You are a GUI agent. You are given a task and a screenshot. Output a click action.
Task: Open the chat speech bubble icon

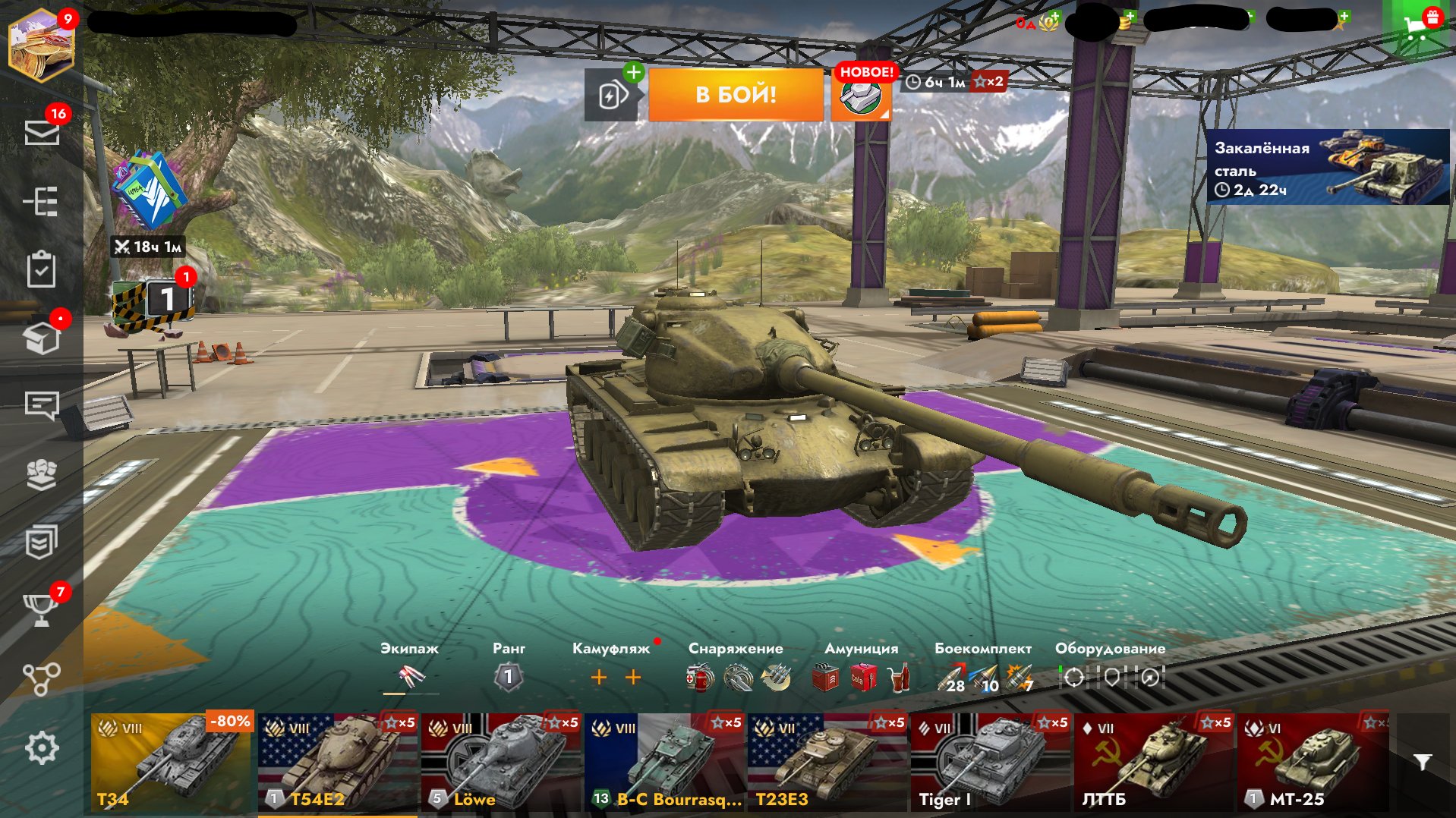[42, 406]
